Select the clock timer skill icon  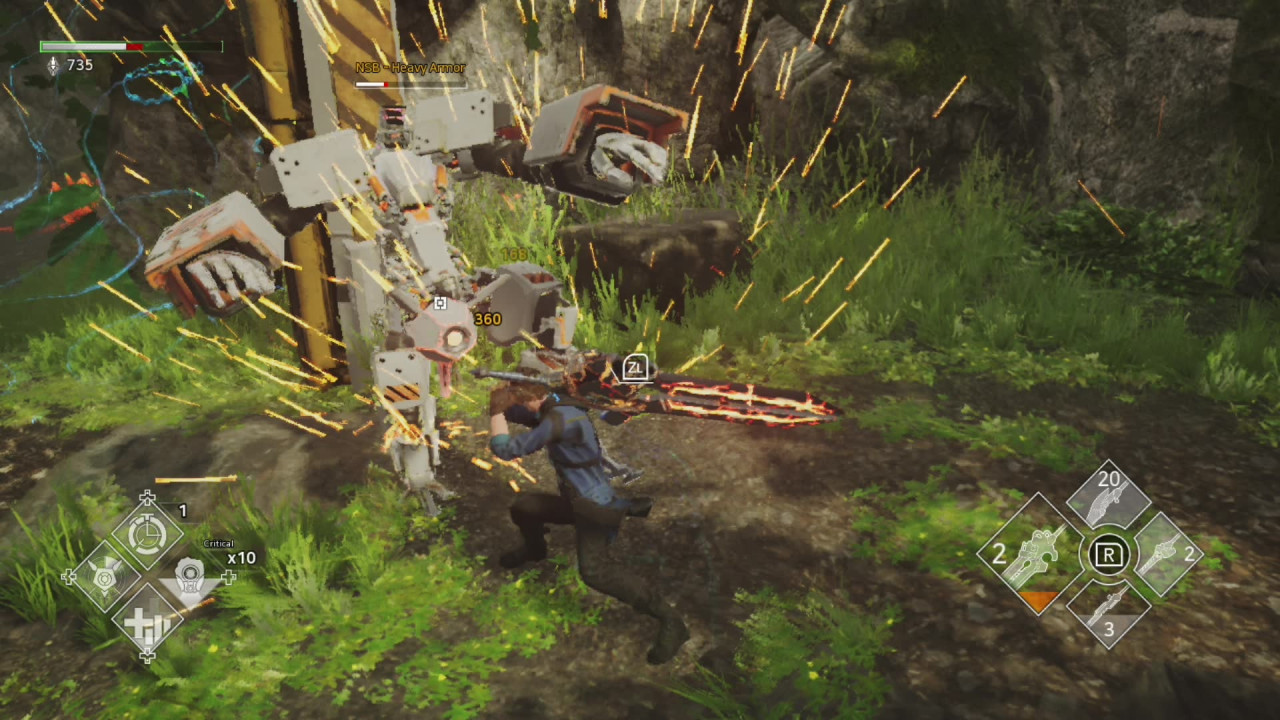[x=148, y=533]
